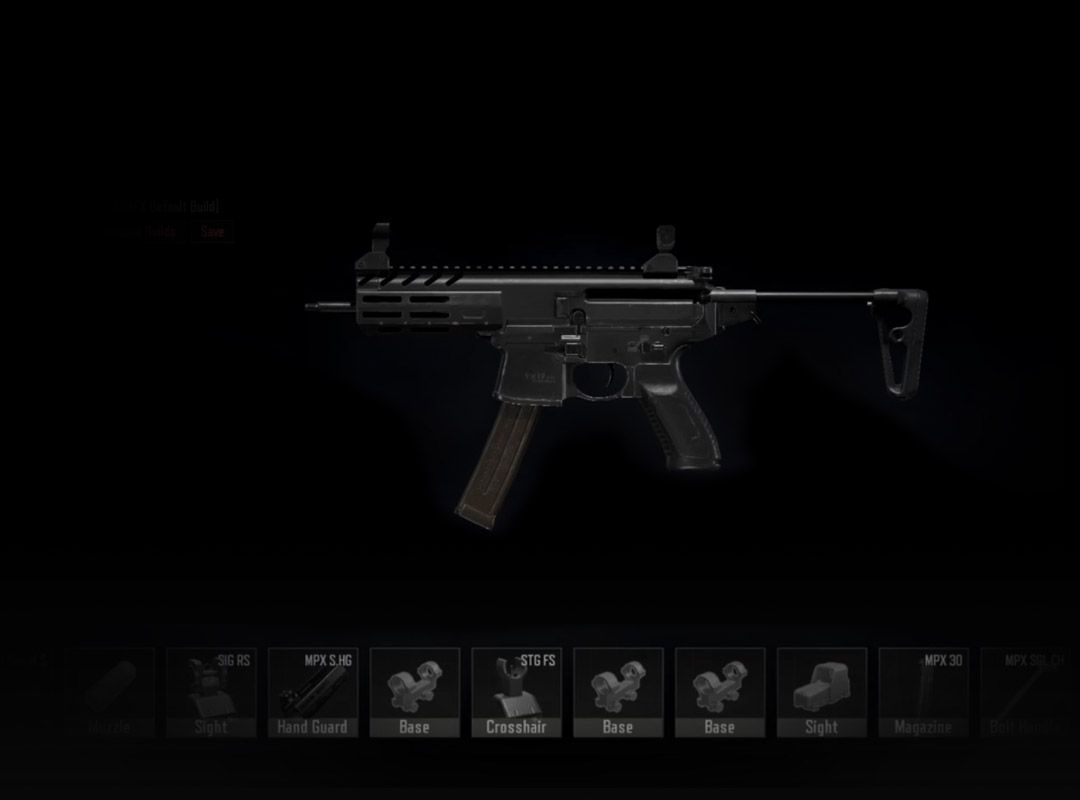Select the STG FS Crosshair slot
Screen dimensions: 1080x800
516,692
